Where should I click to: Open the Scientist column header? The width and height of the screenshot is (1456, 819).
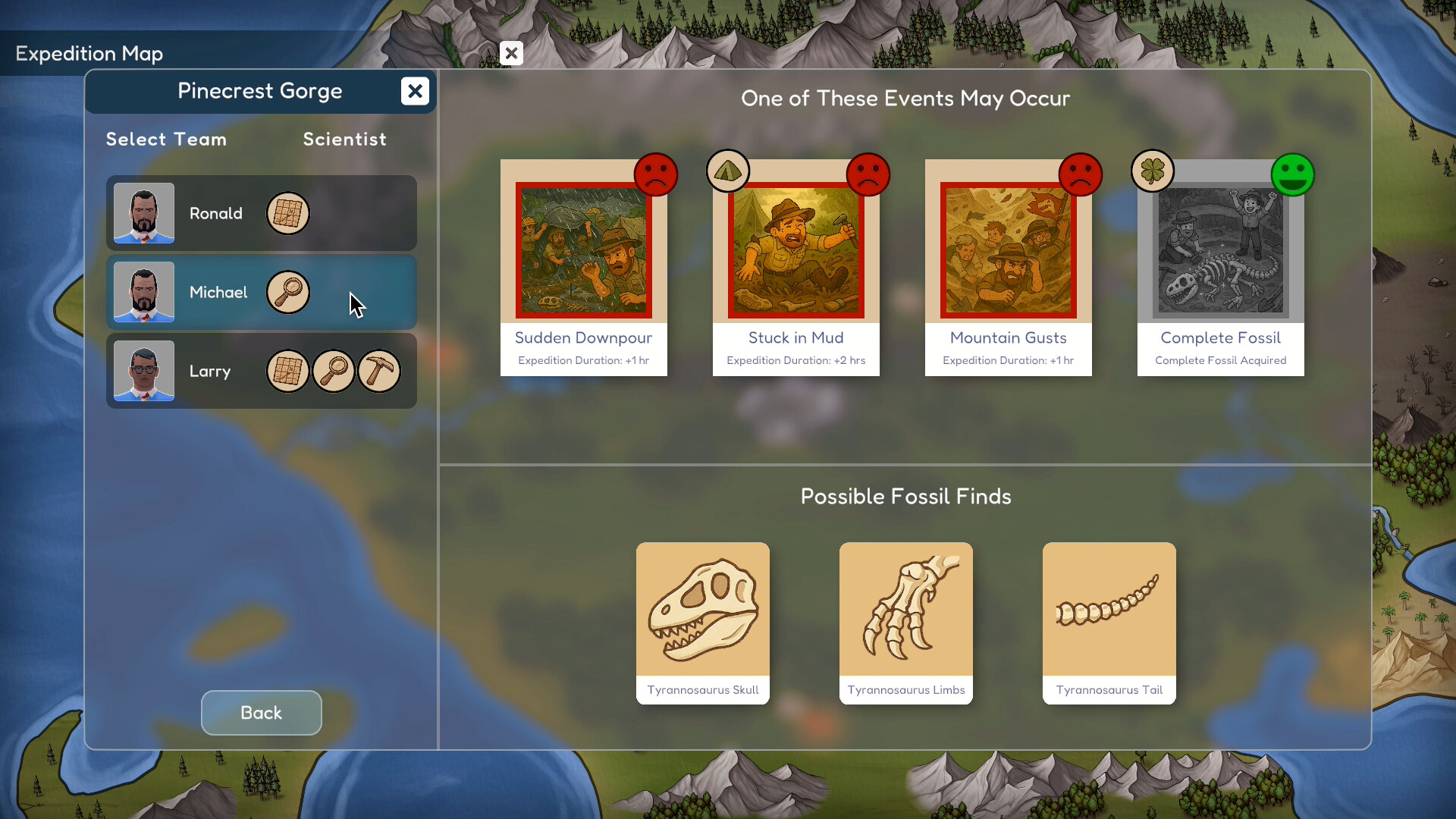(x=345, y=139)
